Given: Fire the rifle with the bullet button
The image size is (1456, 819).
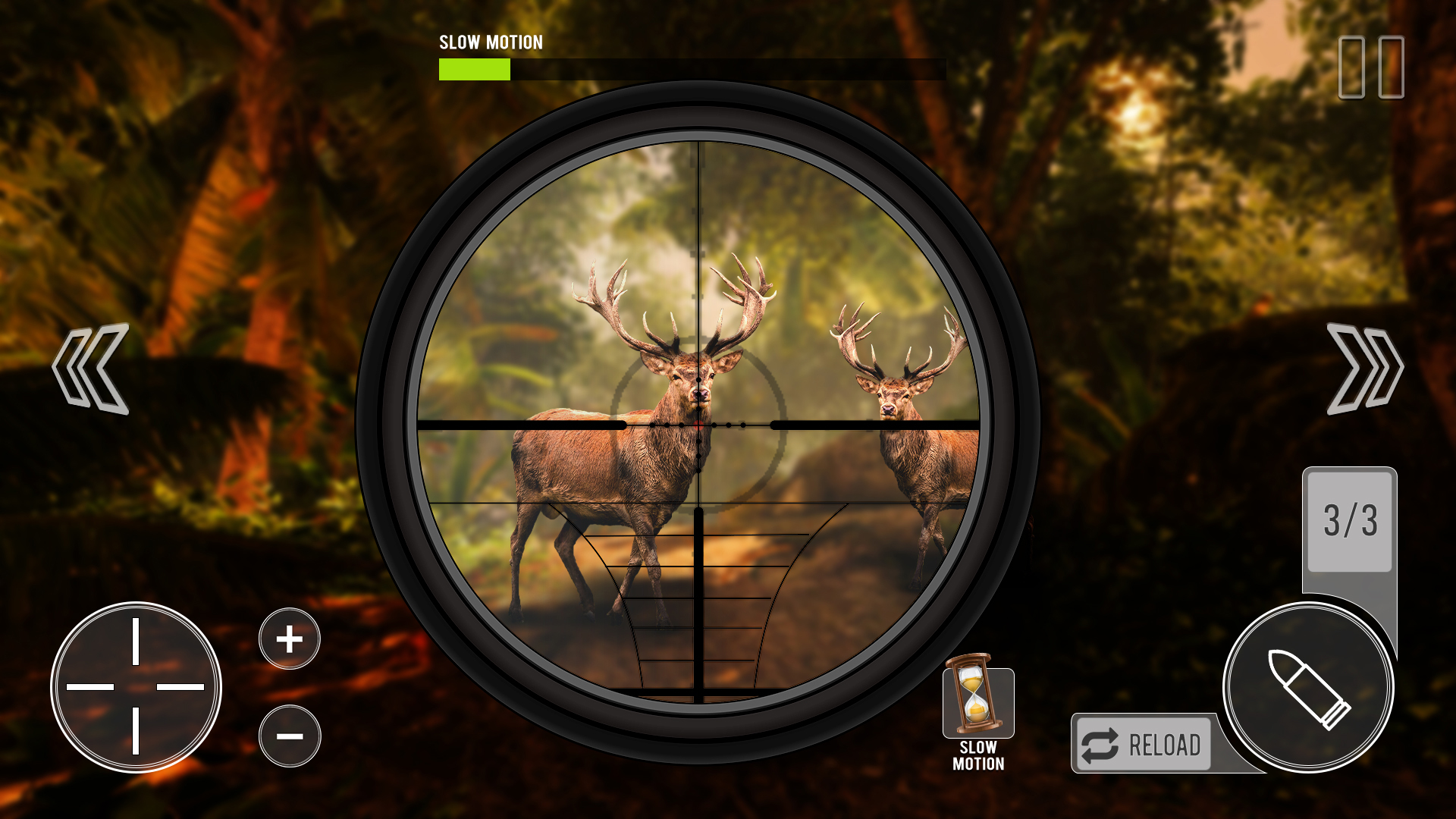Looking at the screenshot, I should 1308,688.
